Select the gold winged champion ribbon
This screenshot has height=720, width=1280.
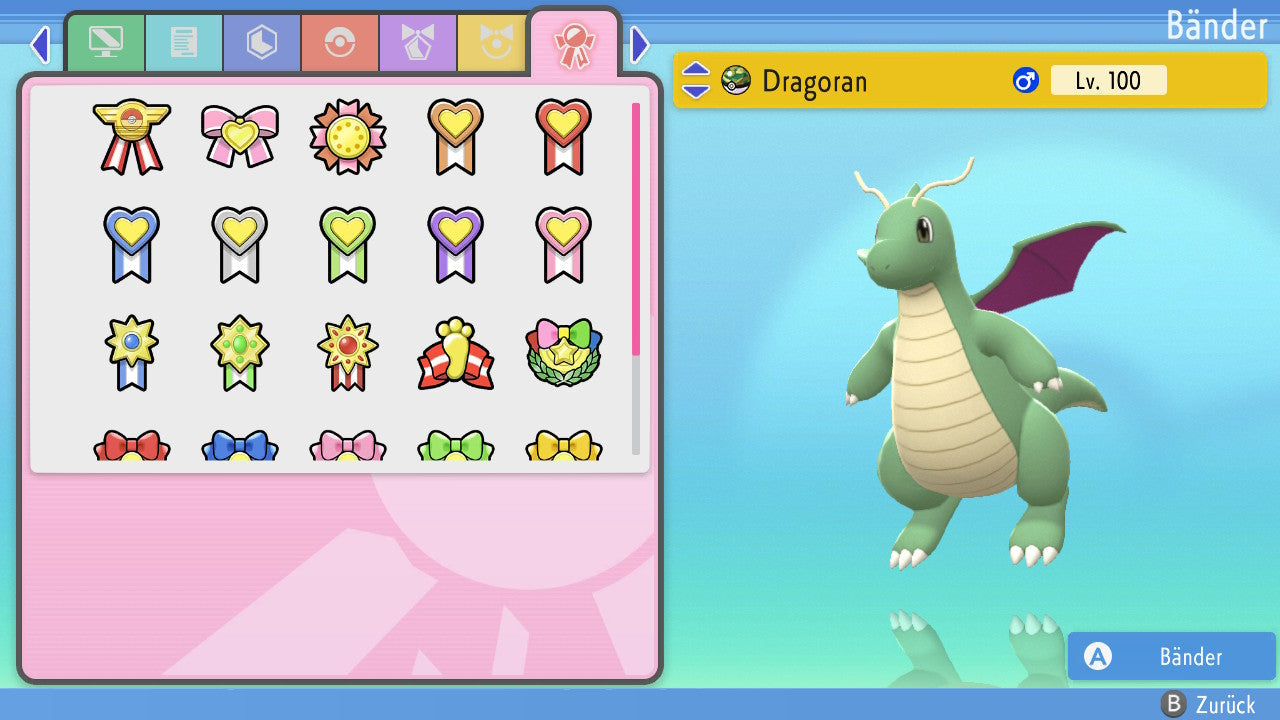132,136
